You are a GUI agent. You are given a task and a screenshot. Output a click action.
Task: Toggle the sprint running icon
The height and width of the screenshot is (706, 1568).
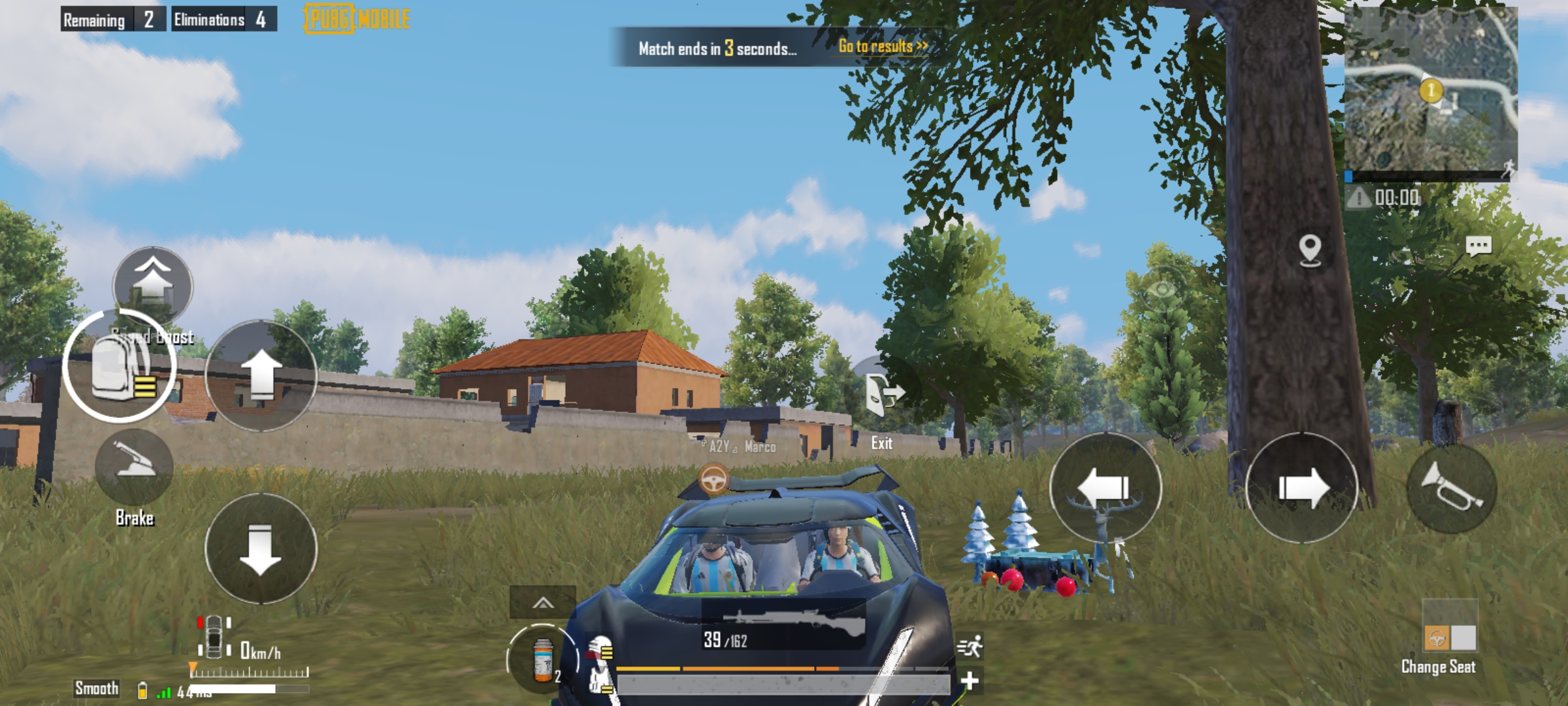point(970,647)
